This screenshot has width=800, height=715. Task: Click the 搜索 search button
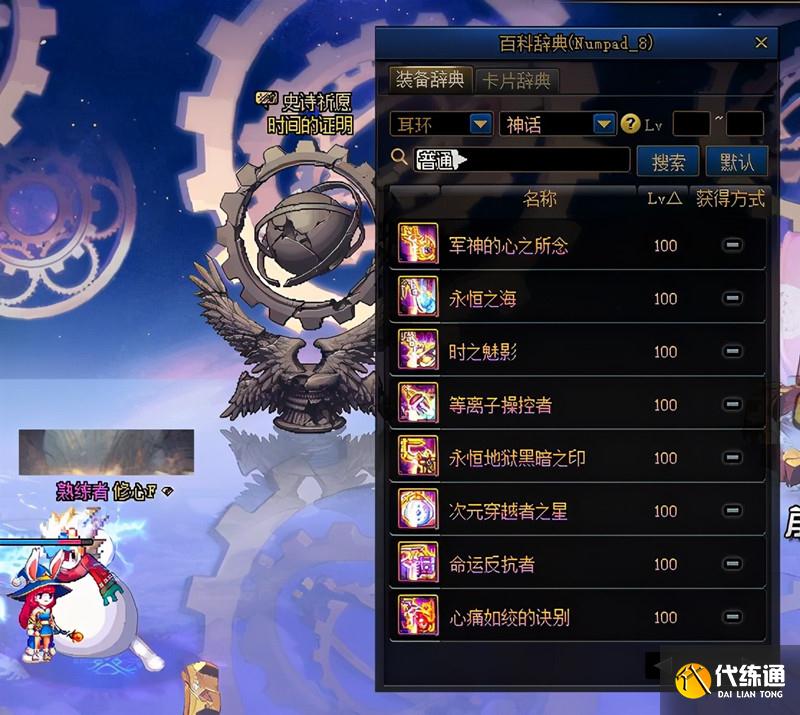pos(668,161)
